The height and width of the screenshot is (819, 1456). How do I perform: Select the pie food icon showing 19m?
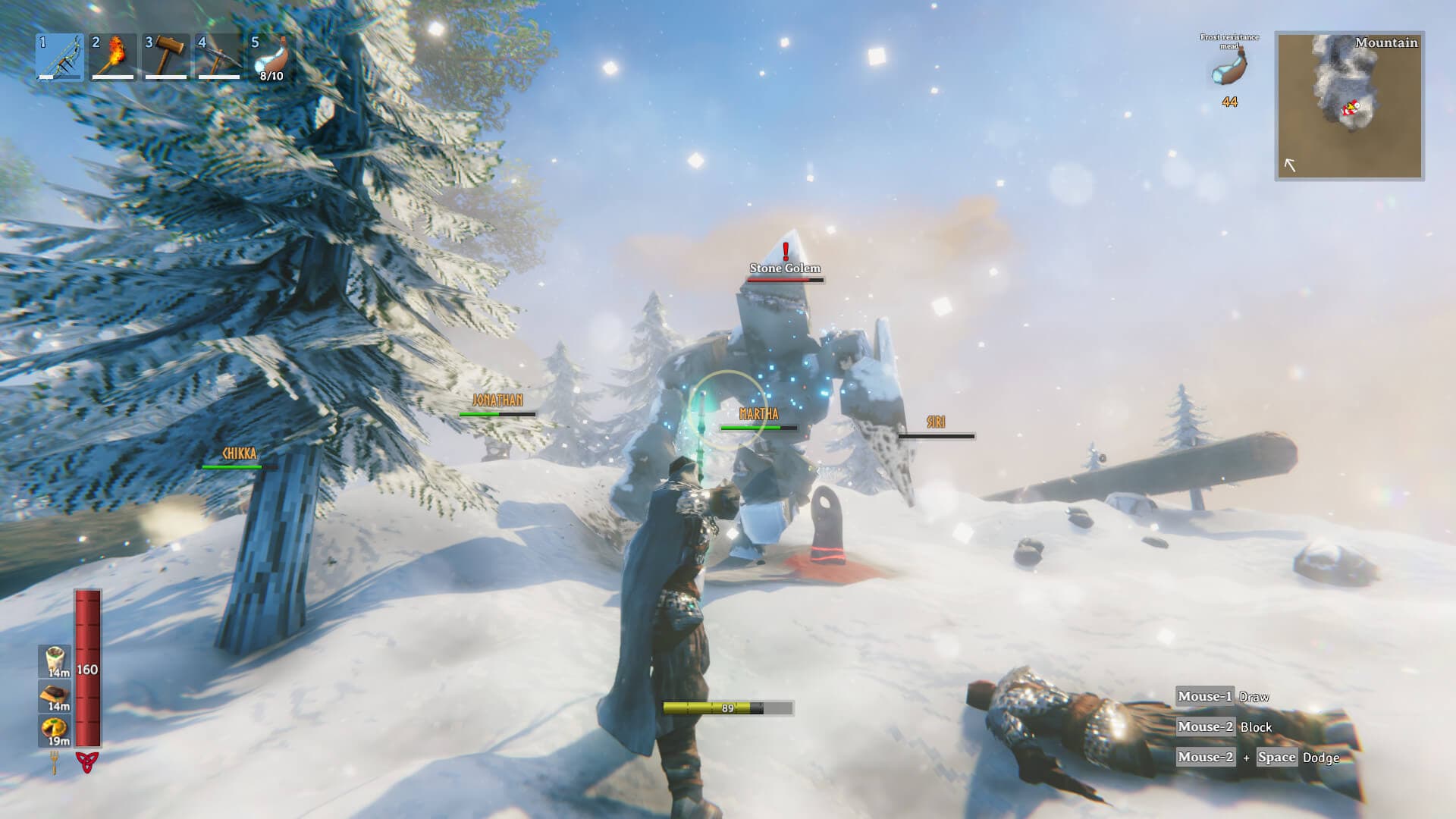pyautogui.click(x=53, y=726)
